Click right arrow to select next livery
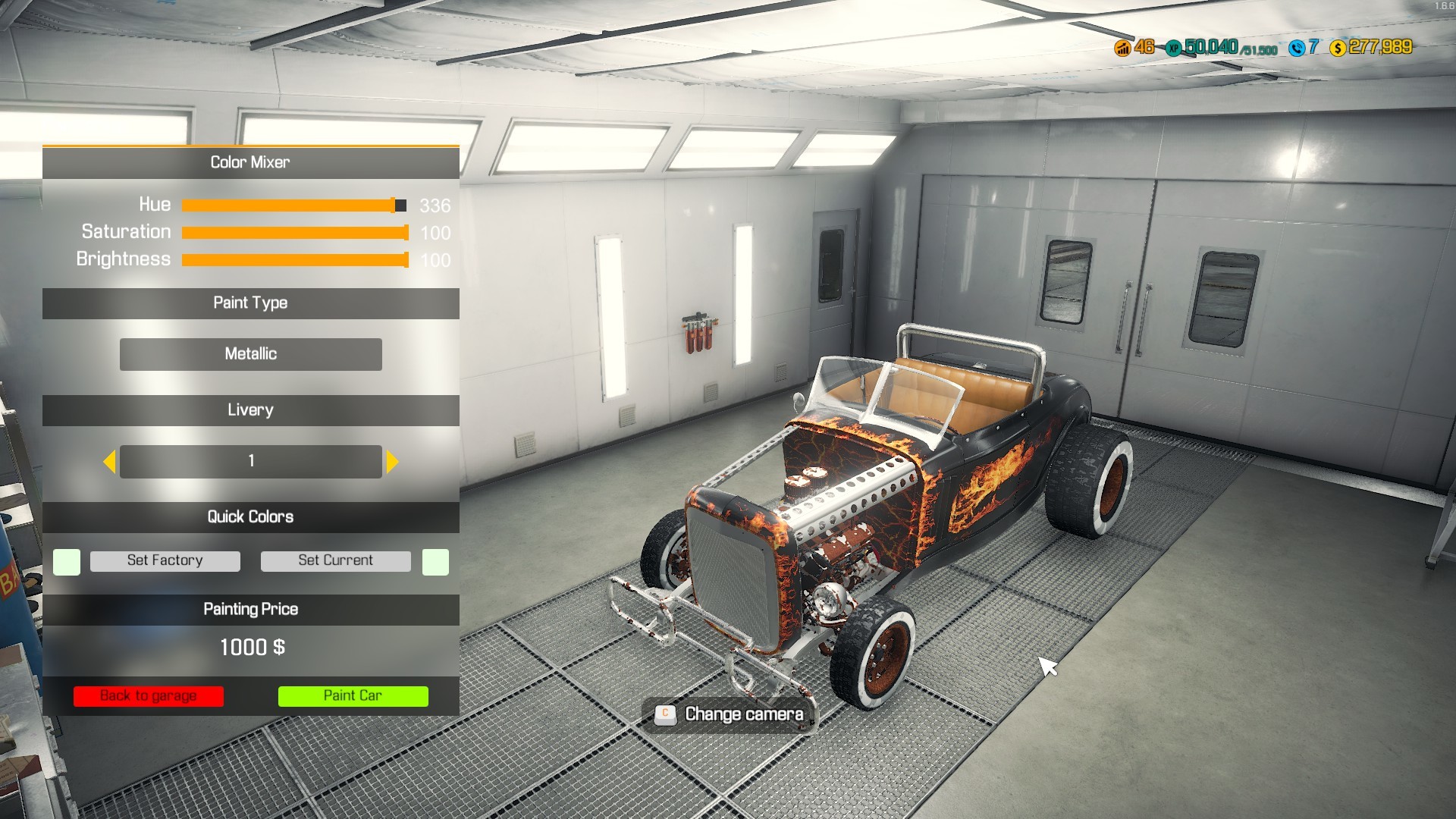 point(392,460)
